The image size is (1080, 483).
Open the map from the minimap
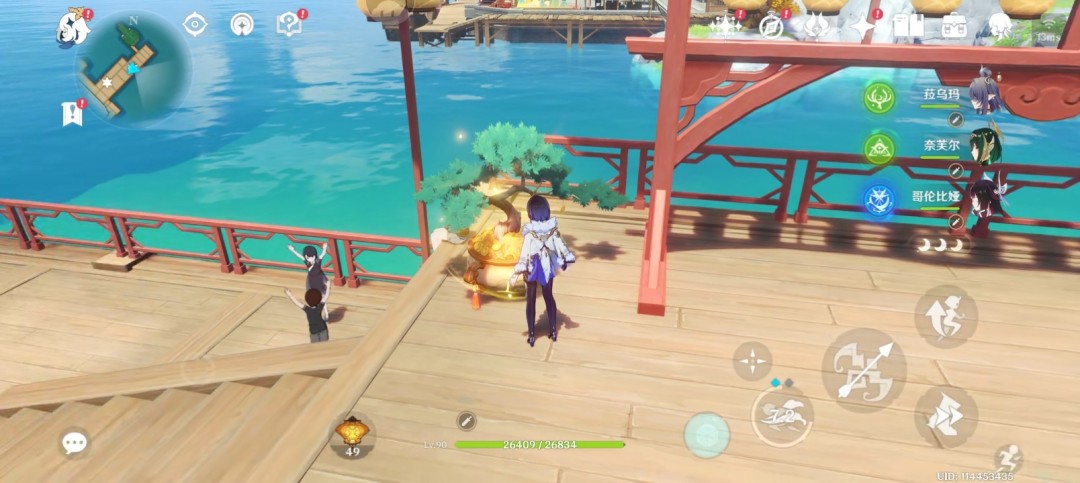(x=132, y=66)
